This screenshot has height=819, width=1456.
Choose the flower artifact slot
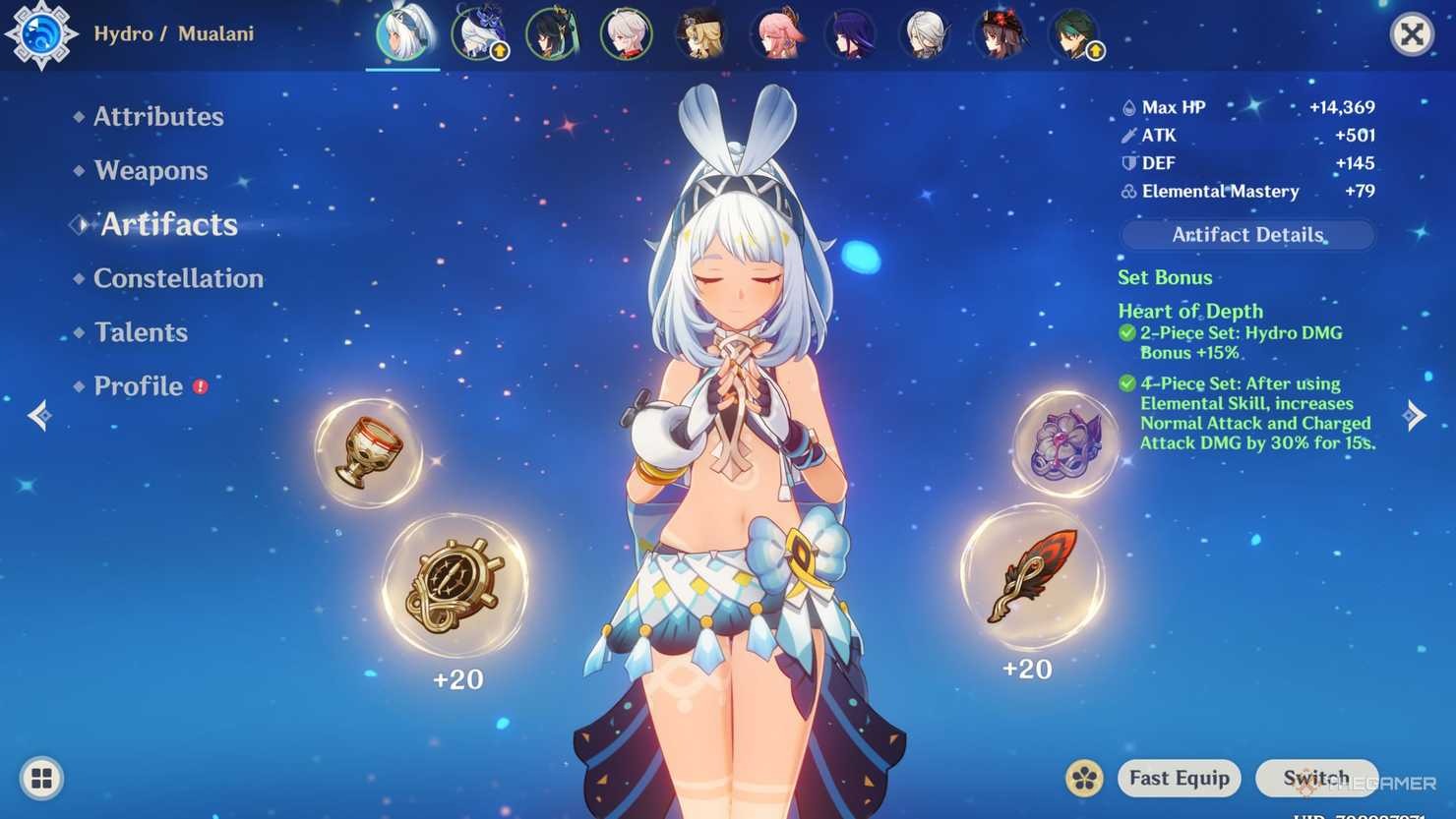click(x=1065, y=444)
